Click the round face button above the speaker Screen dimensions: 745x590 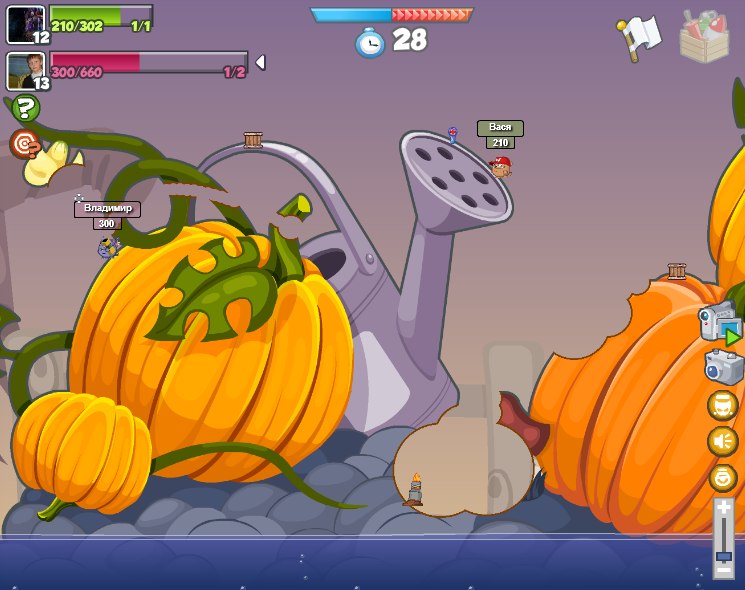pyautogui.click(x=723, y=405)
